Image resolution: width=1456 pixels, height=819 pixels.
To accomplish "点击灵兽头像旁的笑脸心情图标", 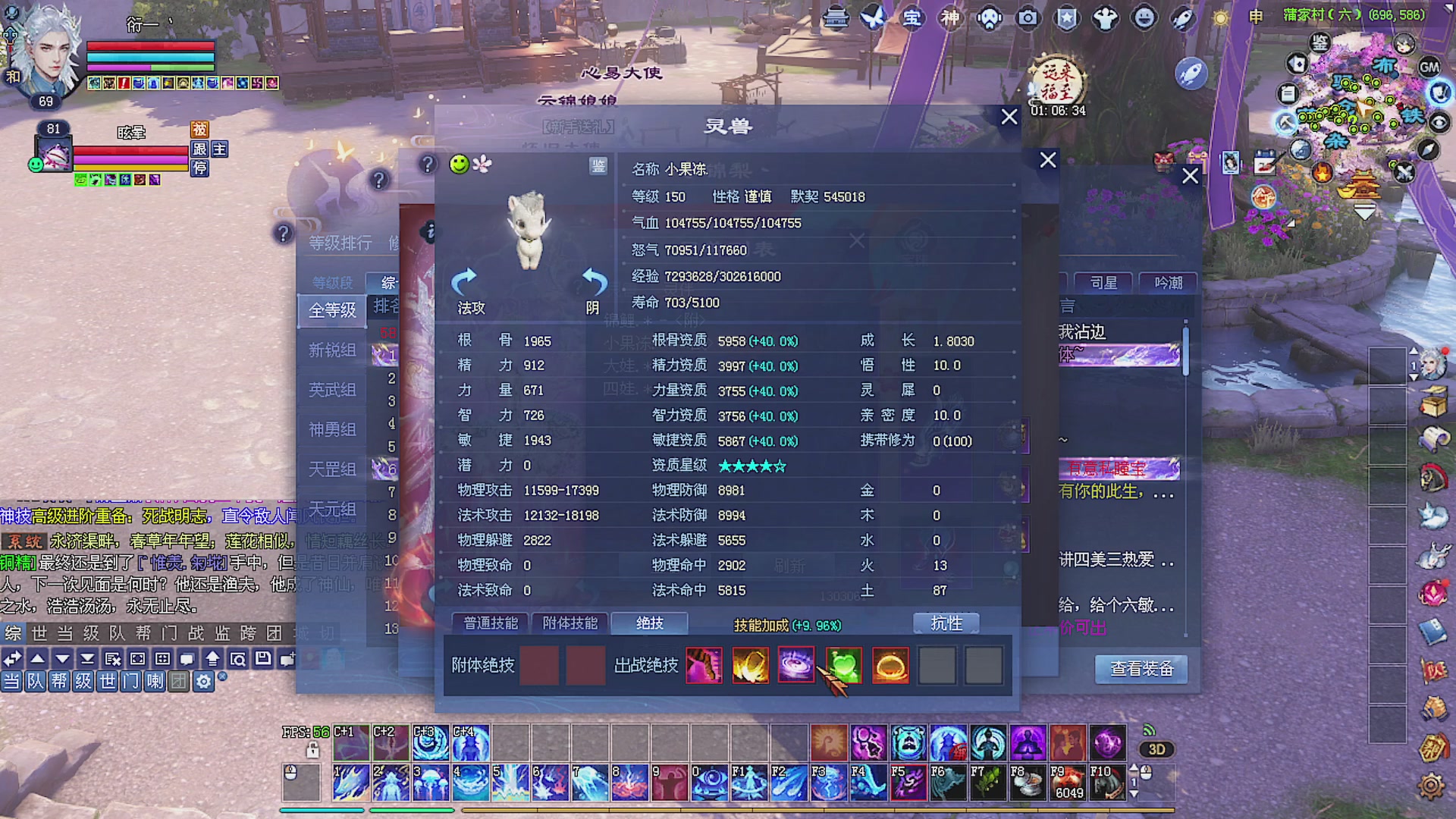I will [458, 165].
